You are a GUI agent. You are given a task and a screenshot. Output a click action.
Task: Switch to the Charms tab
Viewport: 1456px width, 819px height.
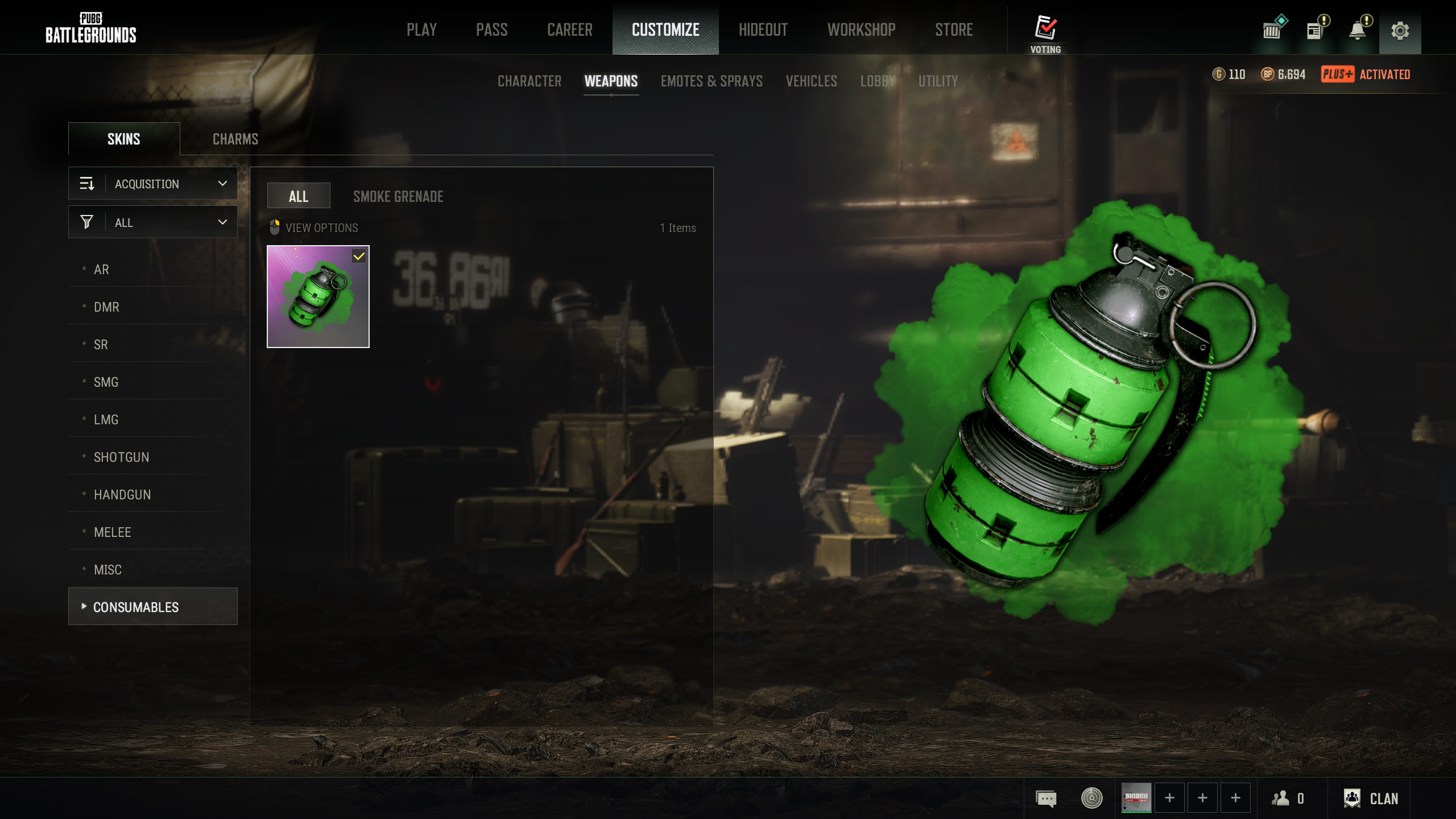pyautogui.click(x=235, y=139)
